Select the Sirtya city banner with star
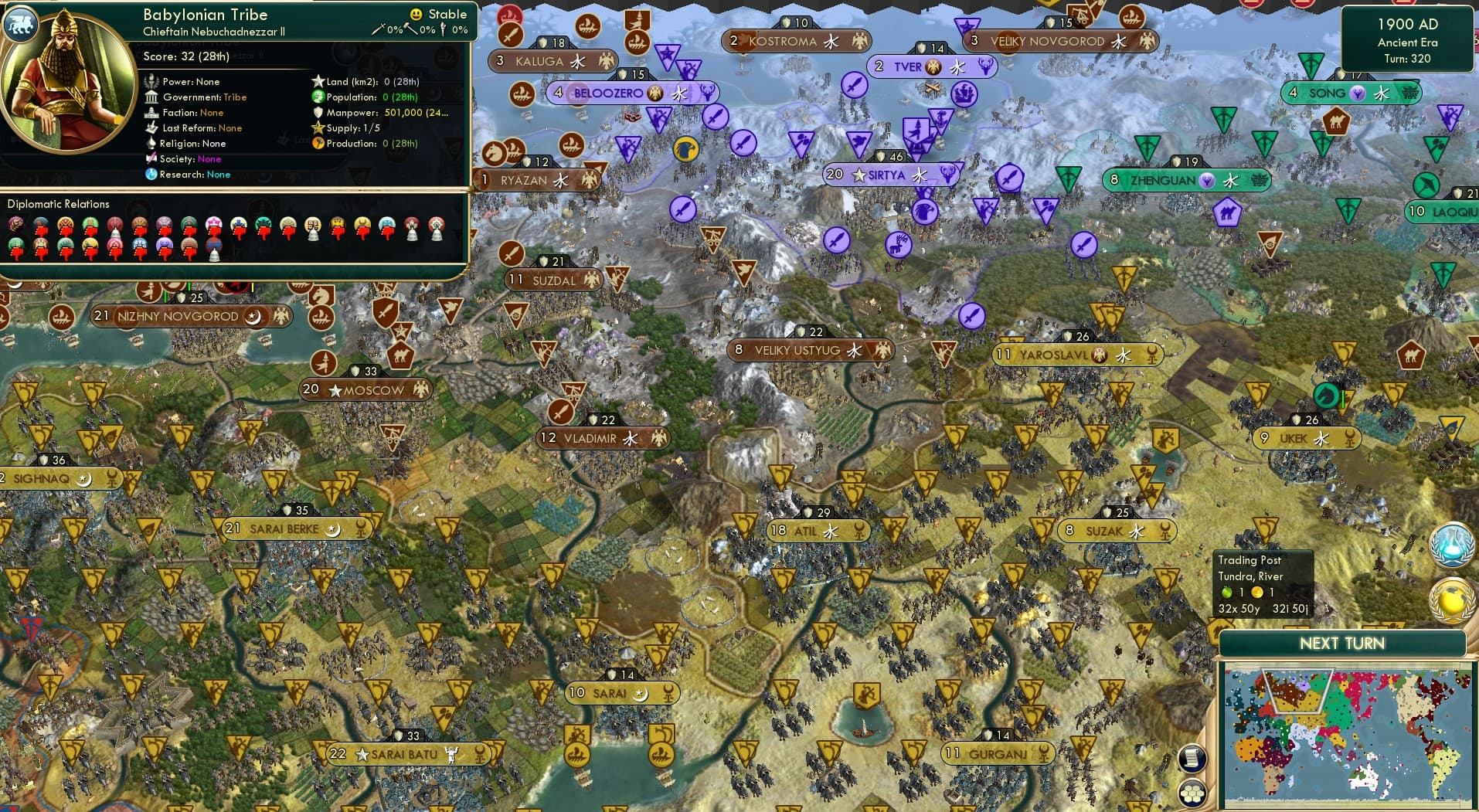 click(x=889, y=175)
